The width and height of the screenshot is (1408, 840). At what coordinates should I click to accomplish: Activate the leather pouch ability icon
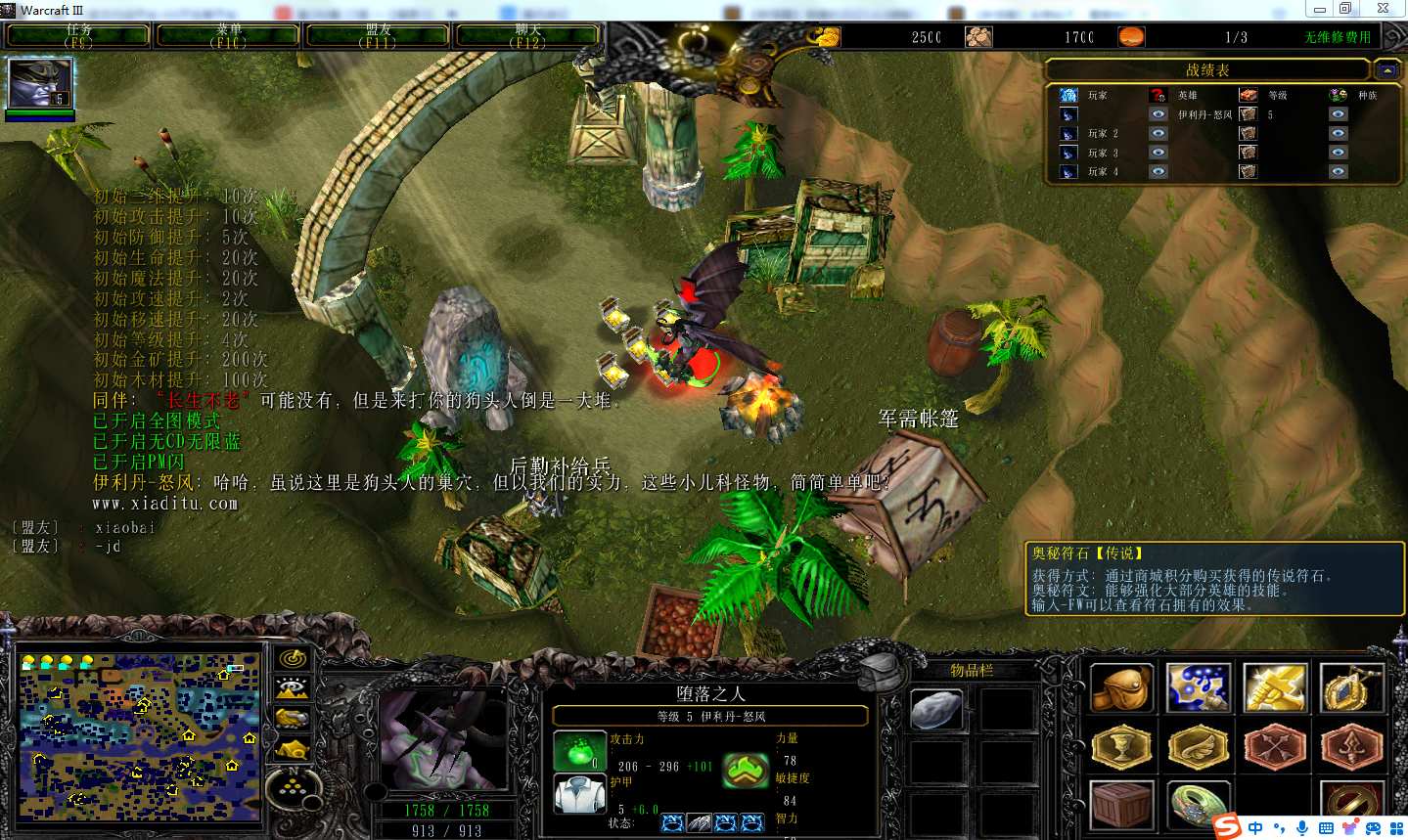(1121, 687)
